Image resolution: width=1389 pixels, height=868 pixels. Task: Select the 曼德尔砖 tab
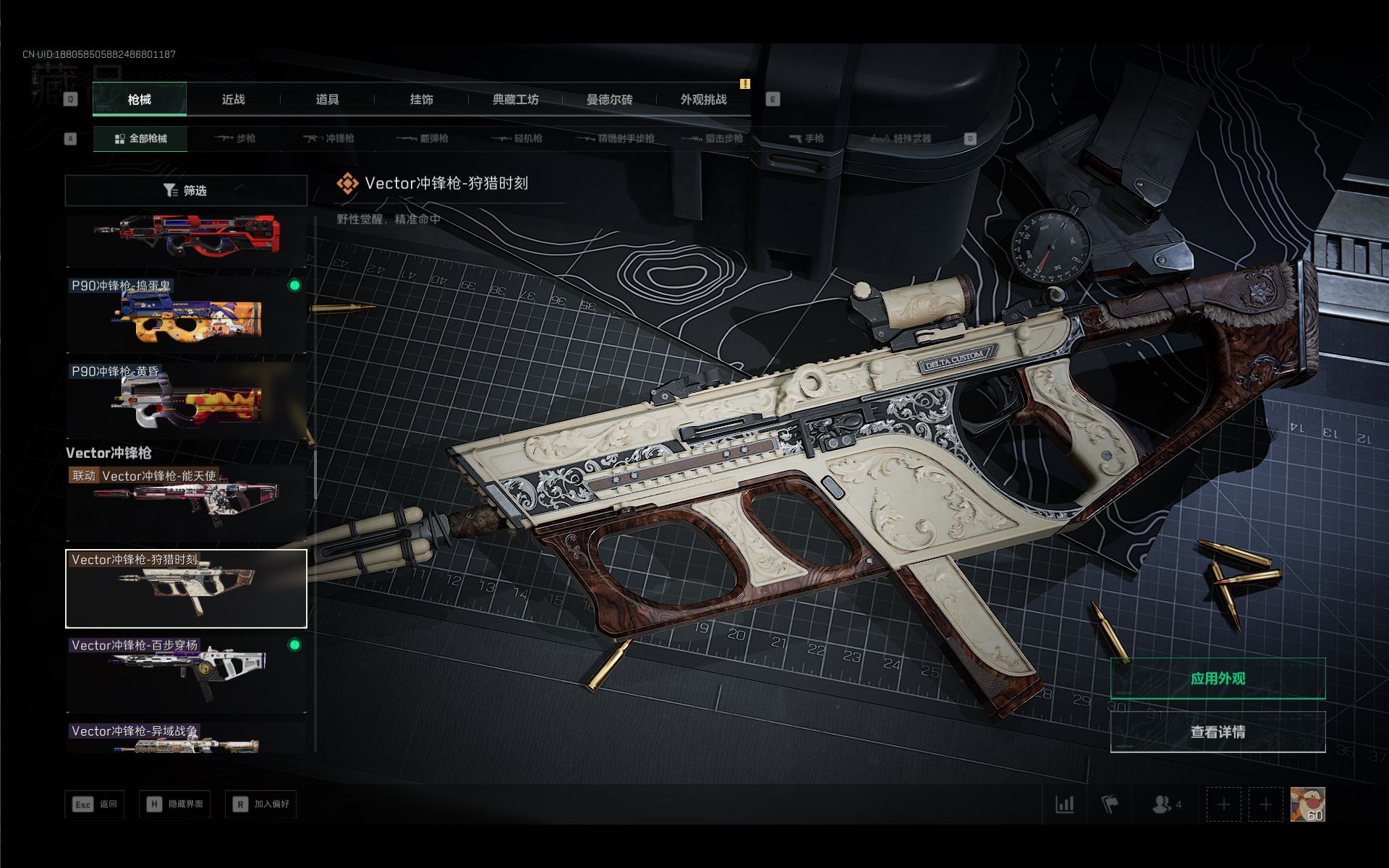pos(609,100)
